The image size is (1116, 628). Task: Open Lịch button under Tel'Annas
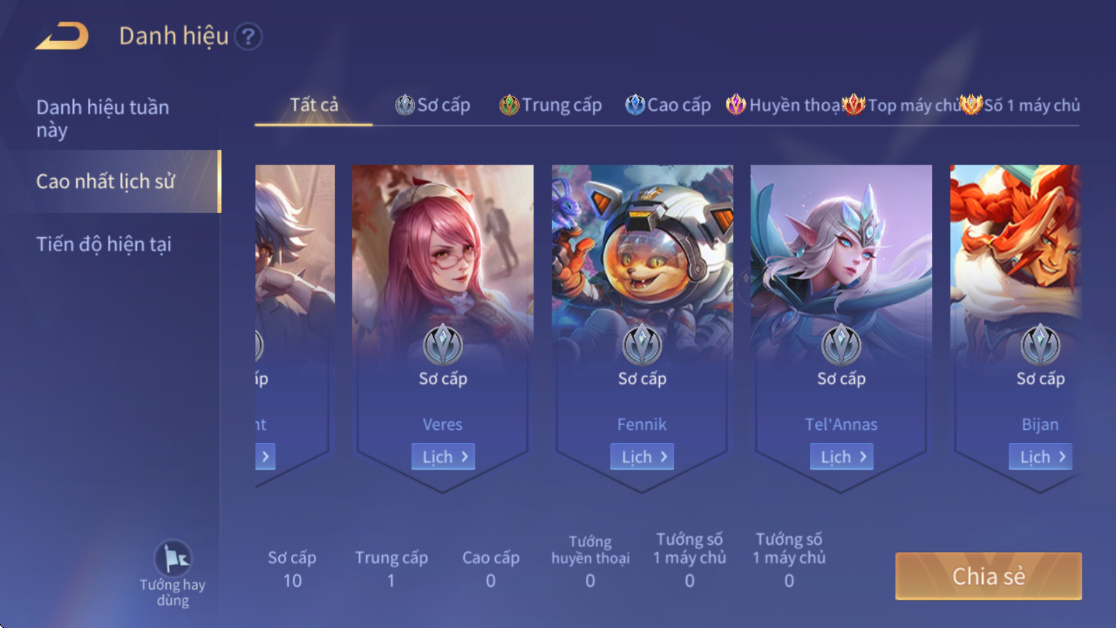point(841,457)
